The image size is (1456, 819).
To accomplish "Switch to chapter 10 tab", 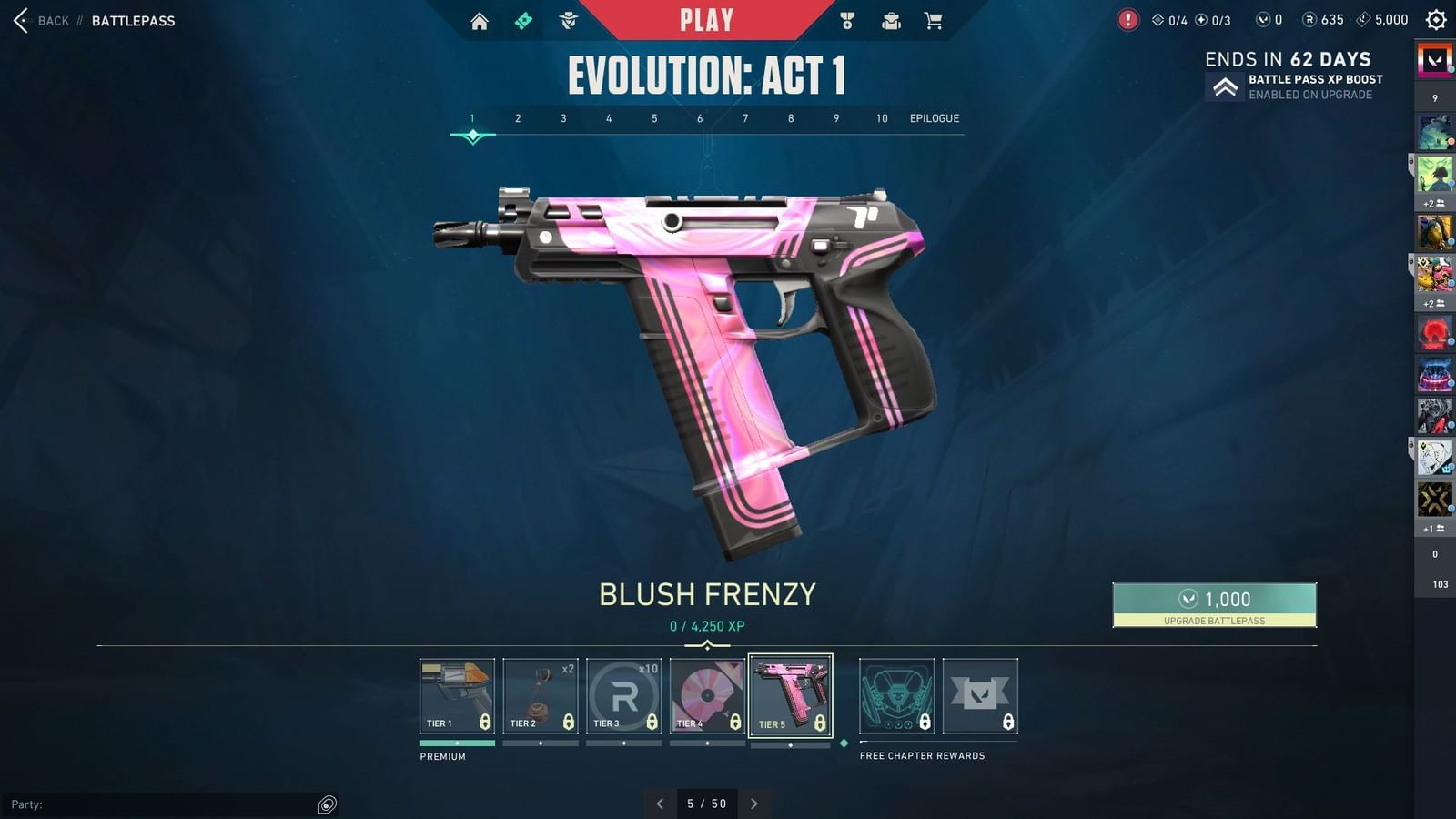I will 880,118.
